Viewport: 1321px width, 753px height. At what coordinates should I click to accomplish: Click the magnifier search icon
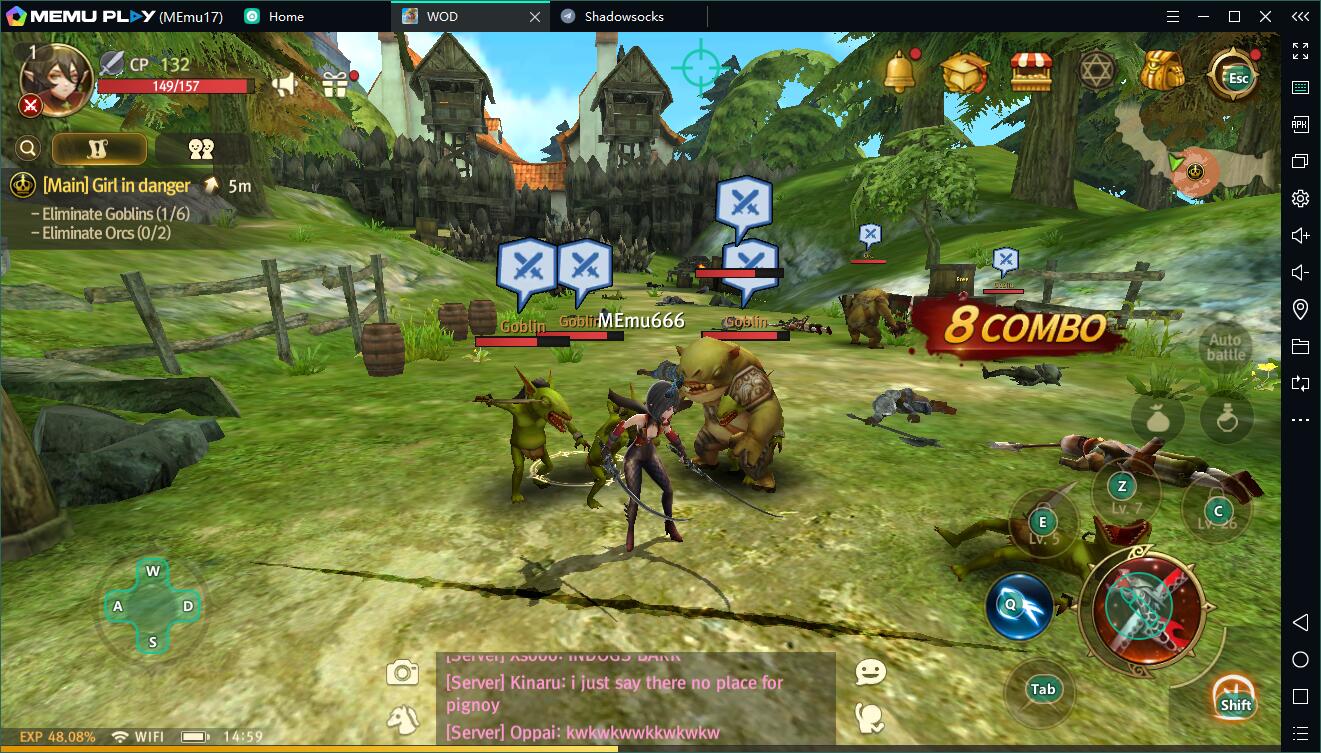click(x=28, y=149)
